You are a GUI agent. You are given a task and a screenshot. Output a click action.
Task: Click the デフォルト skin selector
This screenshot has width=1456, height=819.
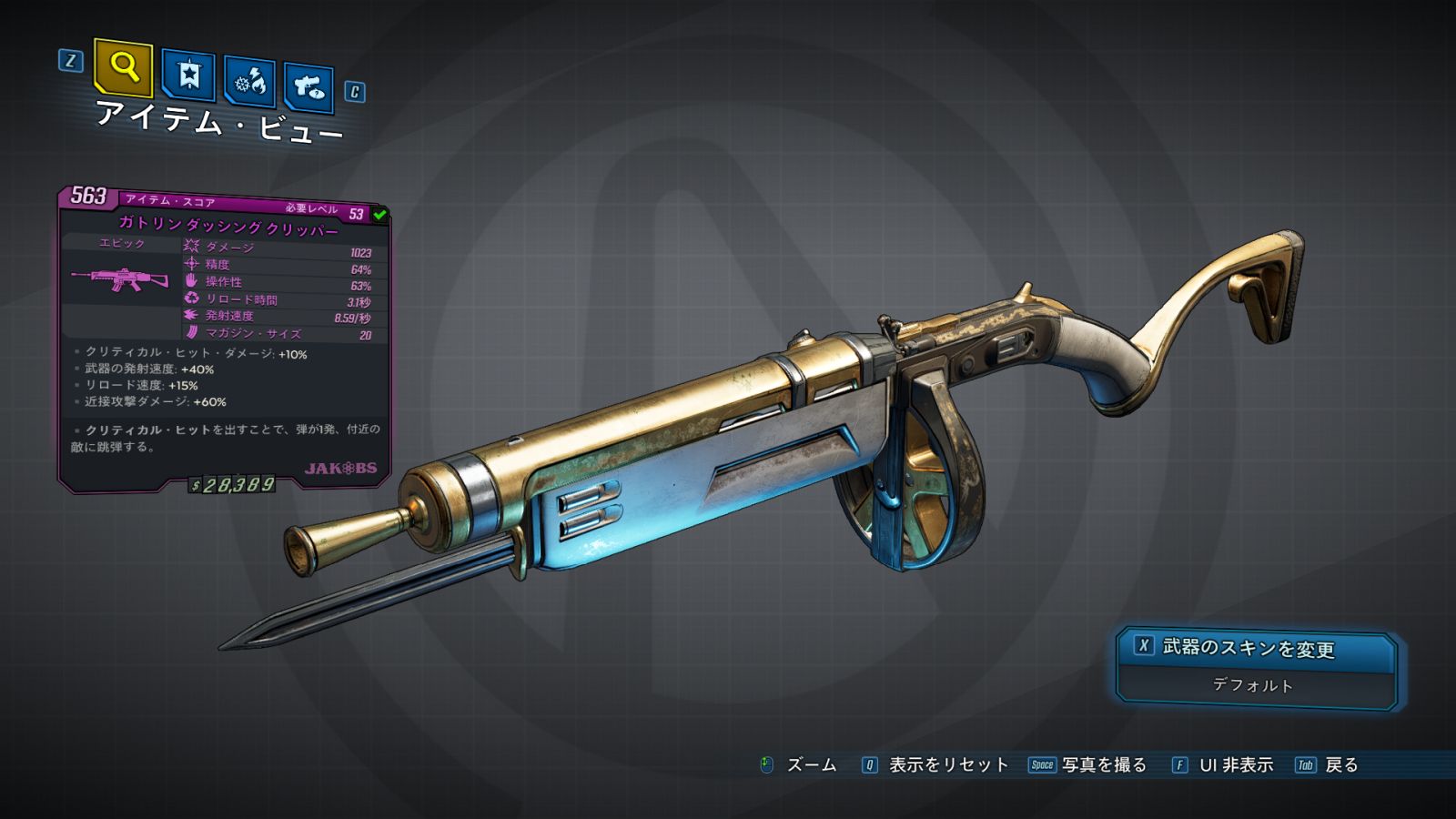(1253, 685)
